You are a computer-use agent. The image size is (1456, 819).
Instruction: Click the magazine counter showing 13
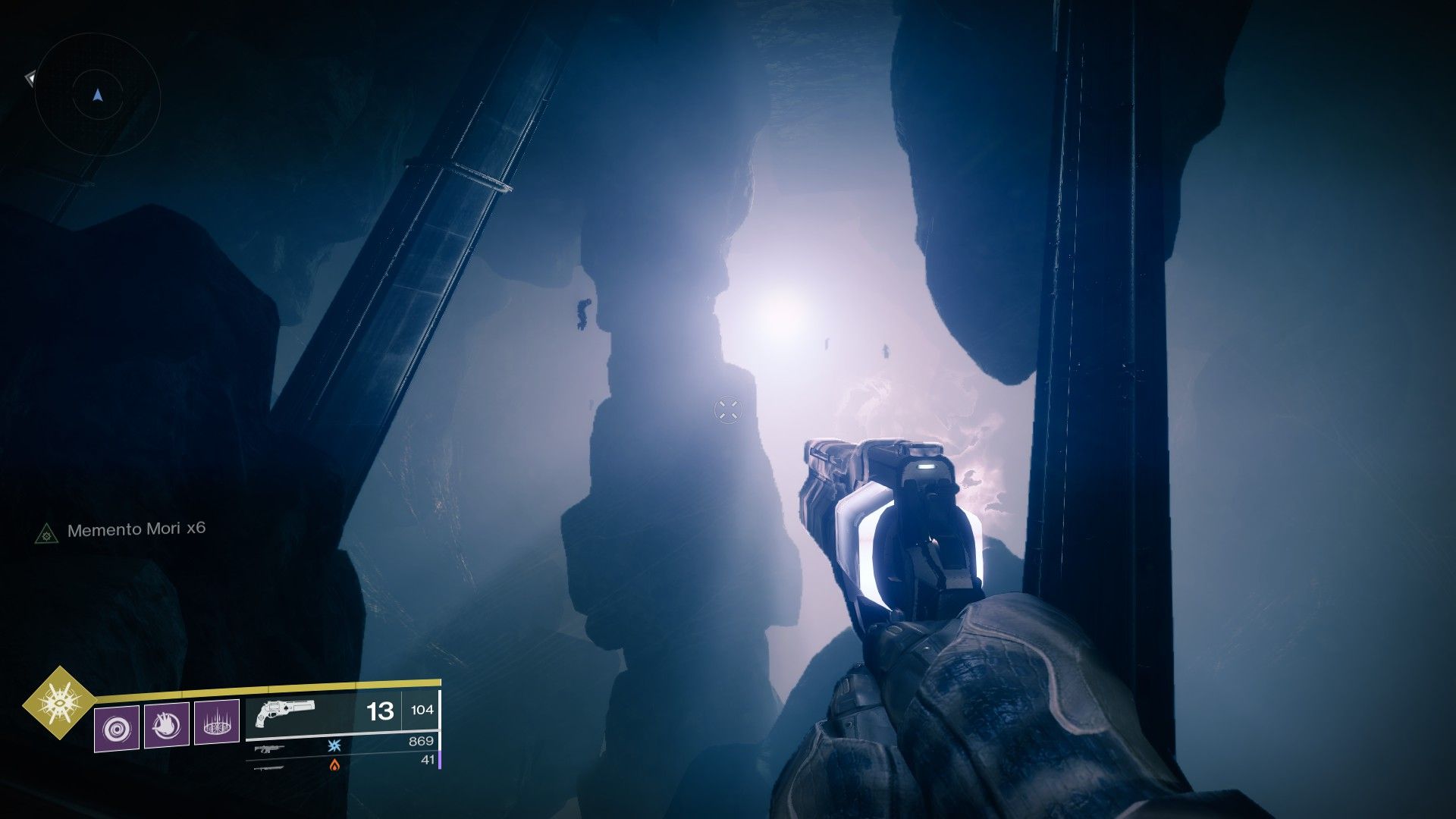[x=379, y=711]
